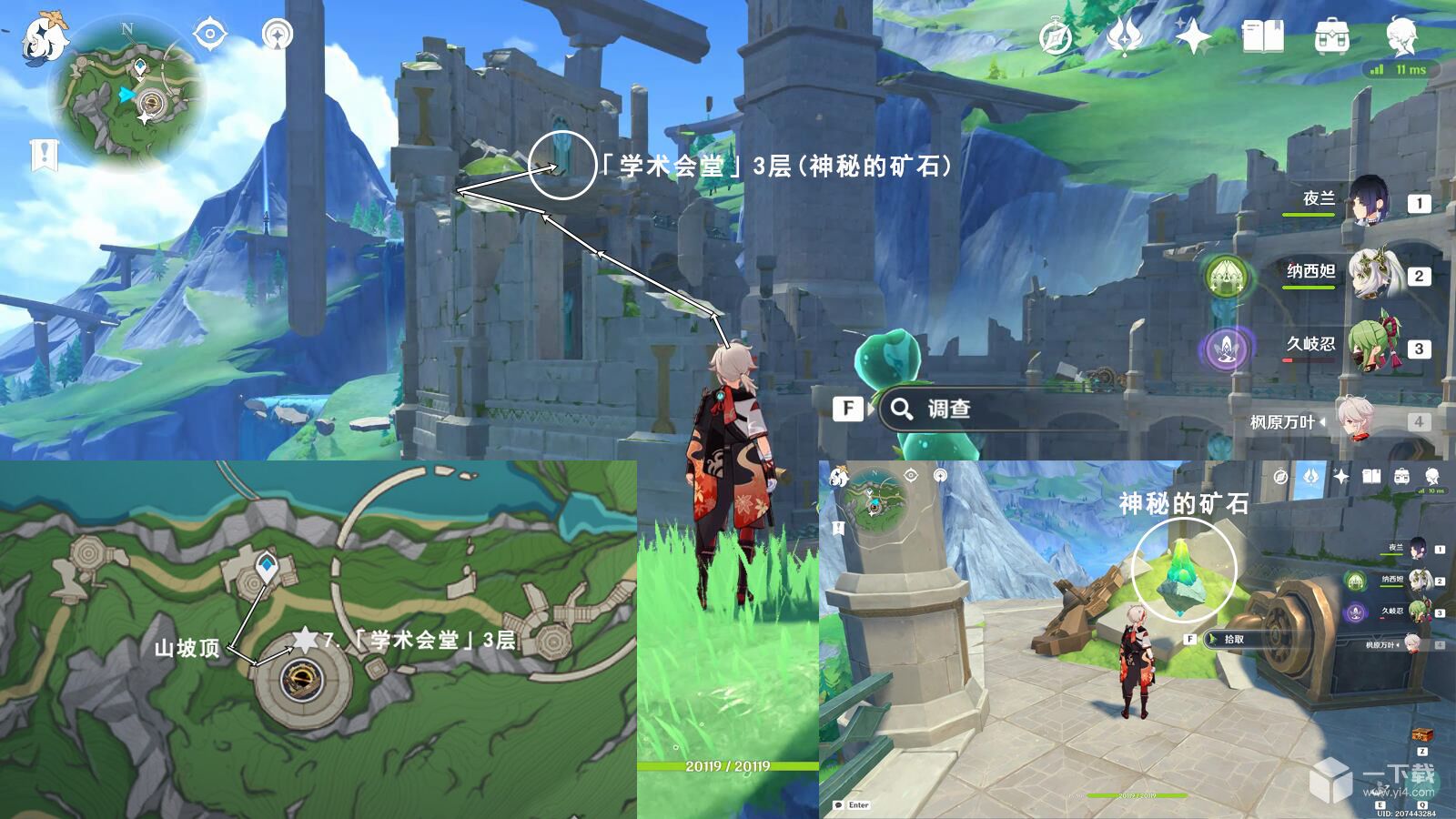Activate Kuki Shinobu's purple skill icon
Screen dimensions: 1456x819
point(1228,349)
